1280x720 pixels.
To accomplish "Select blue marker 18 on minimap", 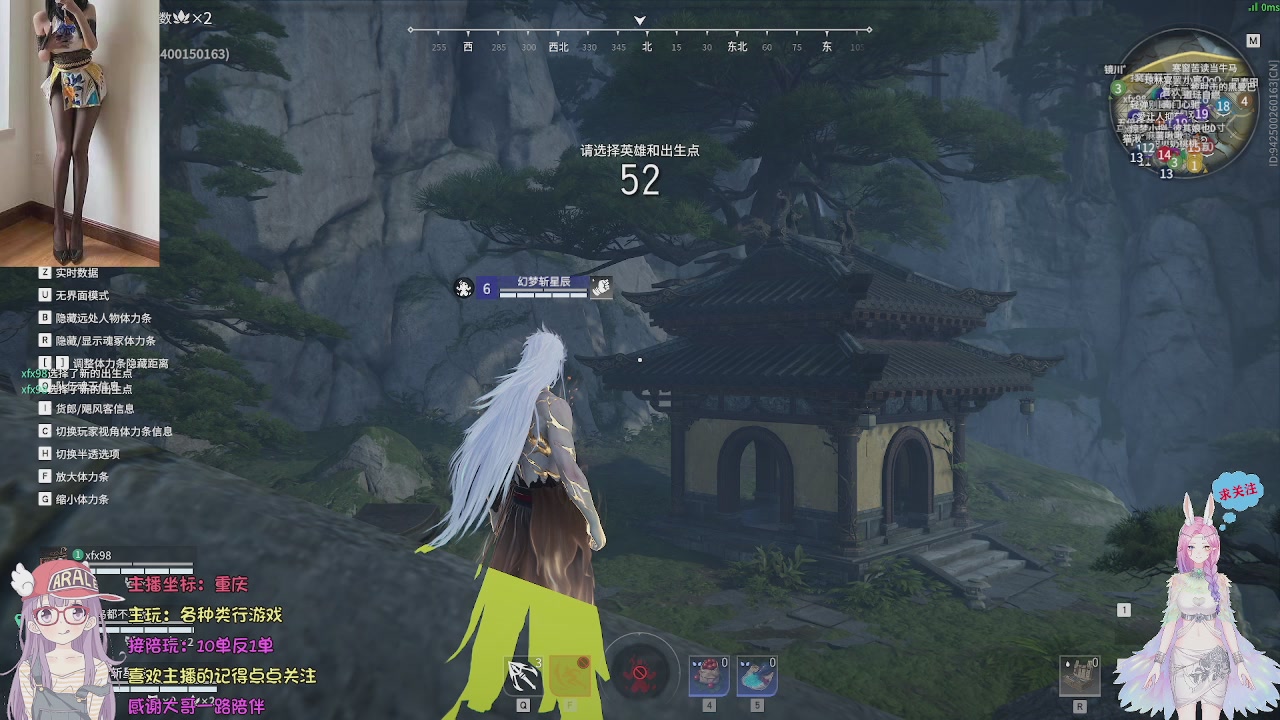I will pyautogui.click(x=1223, y=107).
